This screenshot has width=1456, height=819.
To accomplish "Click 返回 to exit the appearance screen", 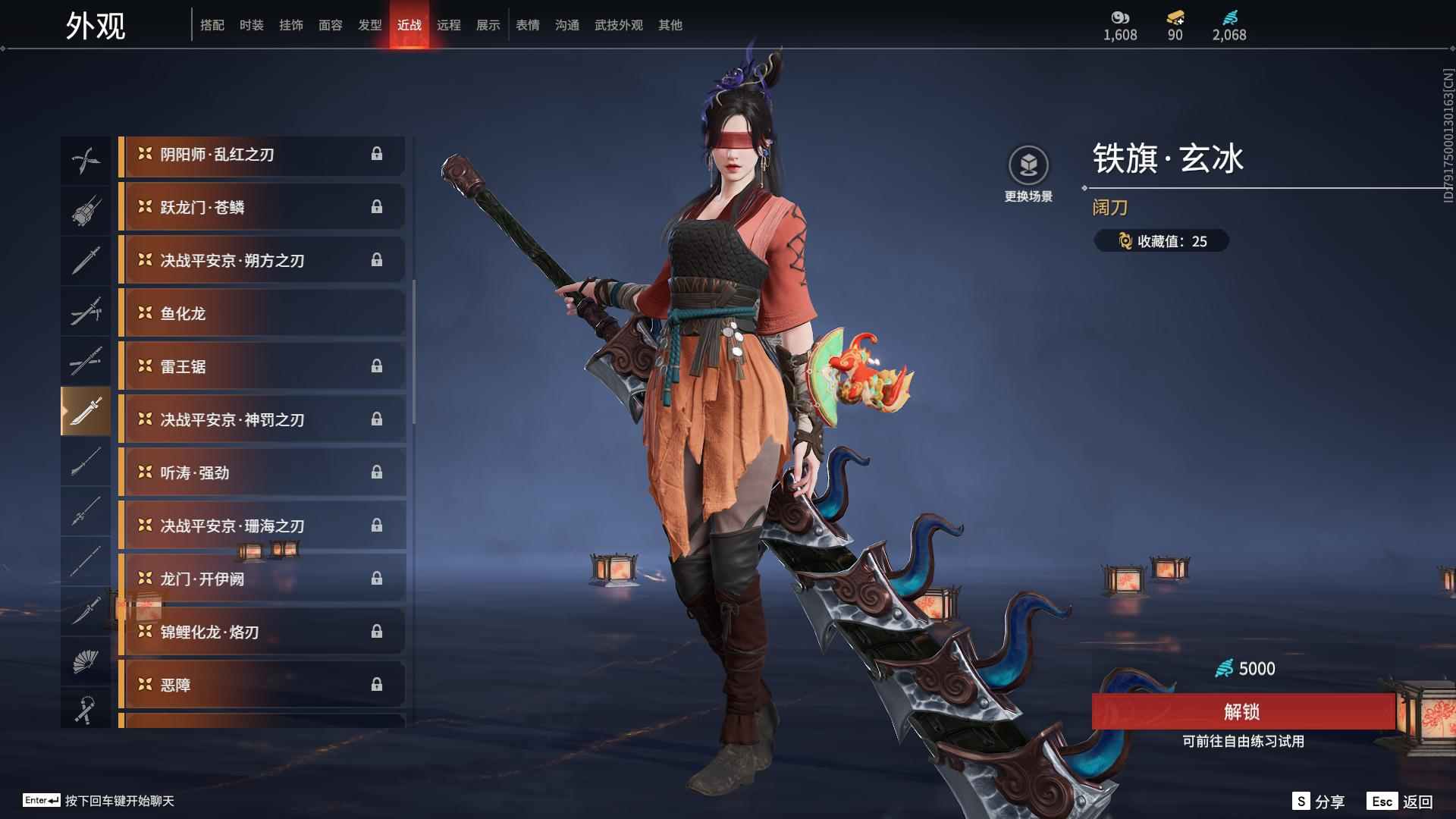I will 1401,802.
